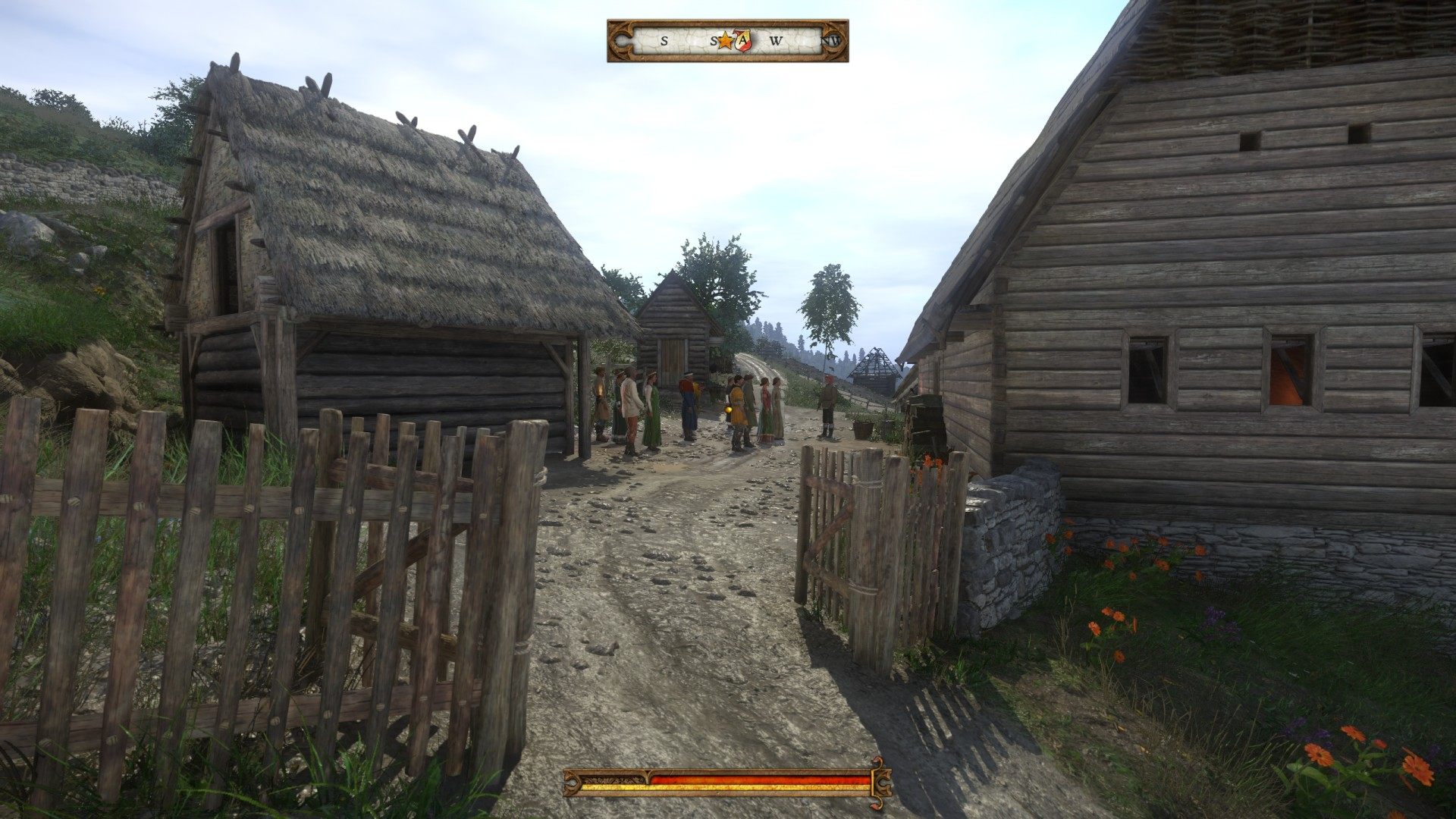Viewport: 1456px width, 819px height.
Task: Click the W west marker on the compass
Action: pyautogui.click(x=776, y=40)
